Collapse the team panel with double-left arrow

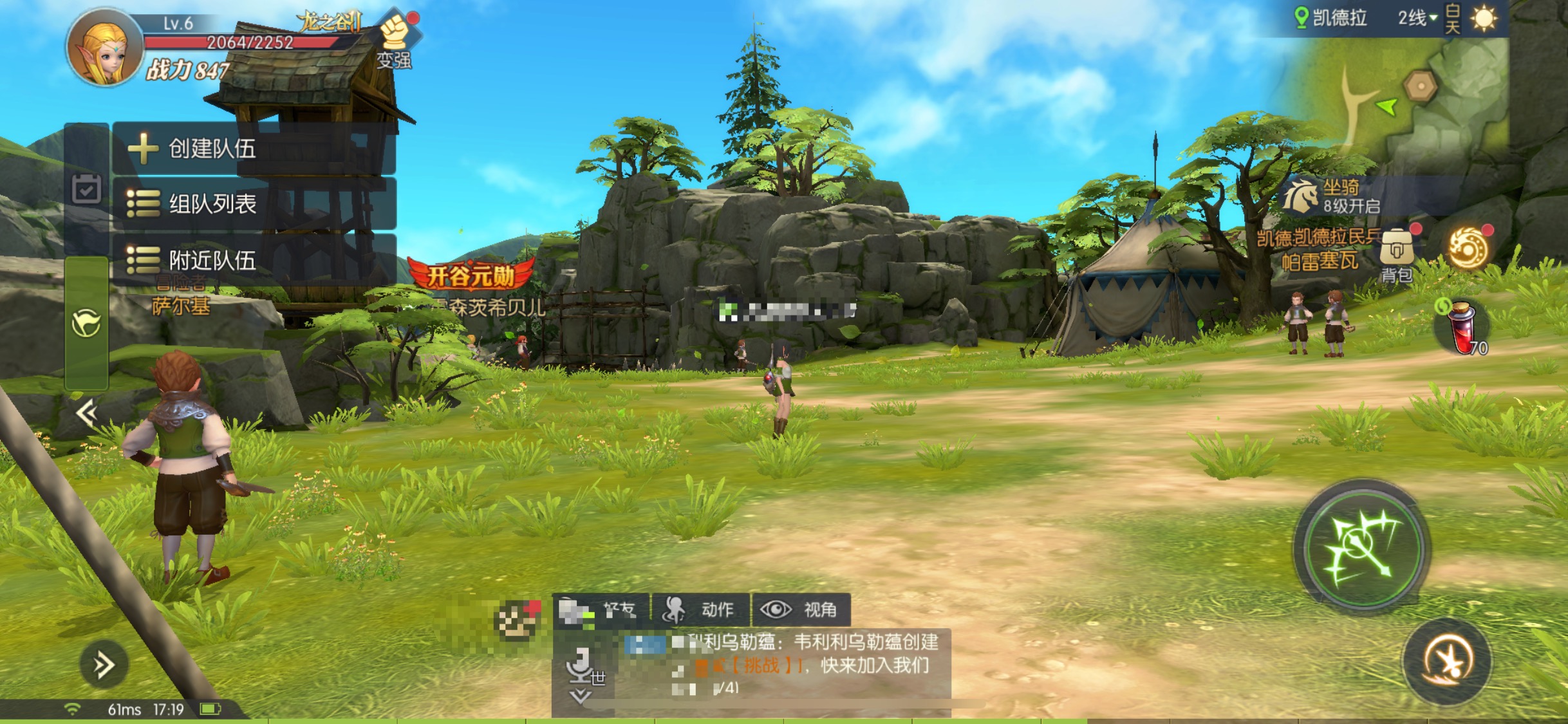[x=86, y=413]
